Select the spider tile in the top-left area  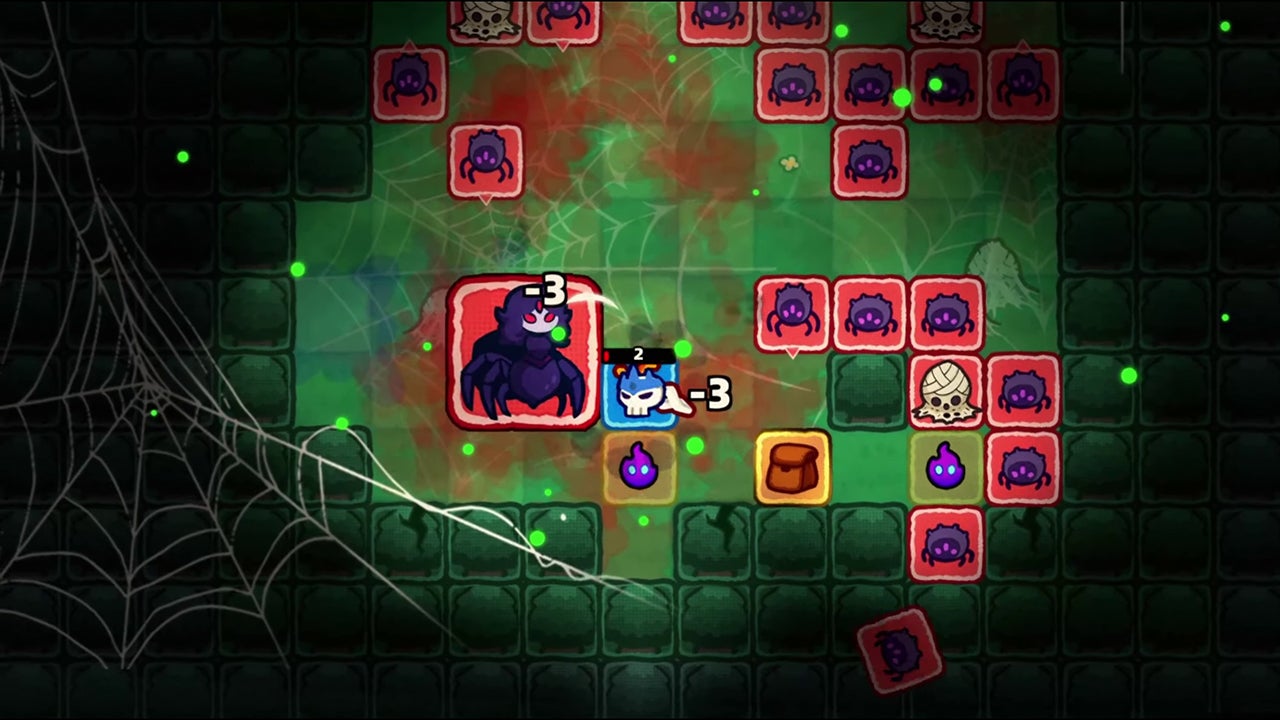click(x=410, y=80)
